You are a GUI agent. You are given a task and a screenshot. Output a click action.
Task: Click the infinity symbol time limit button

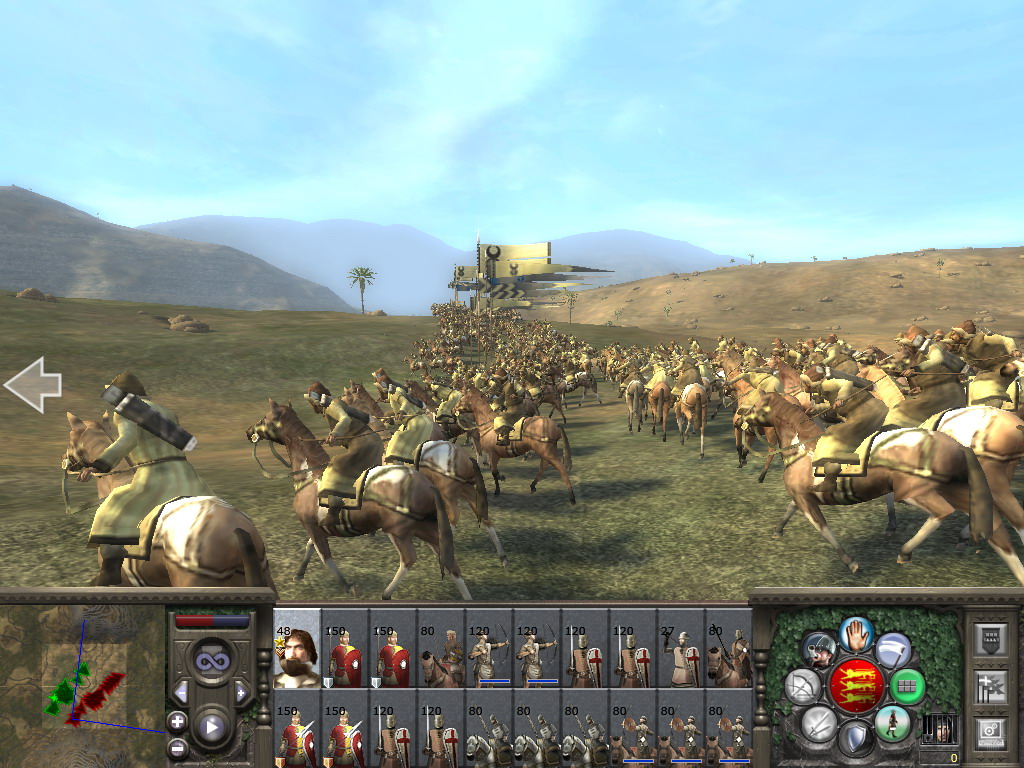click(x=211, y=660)
